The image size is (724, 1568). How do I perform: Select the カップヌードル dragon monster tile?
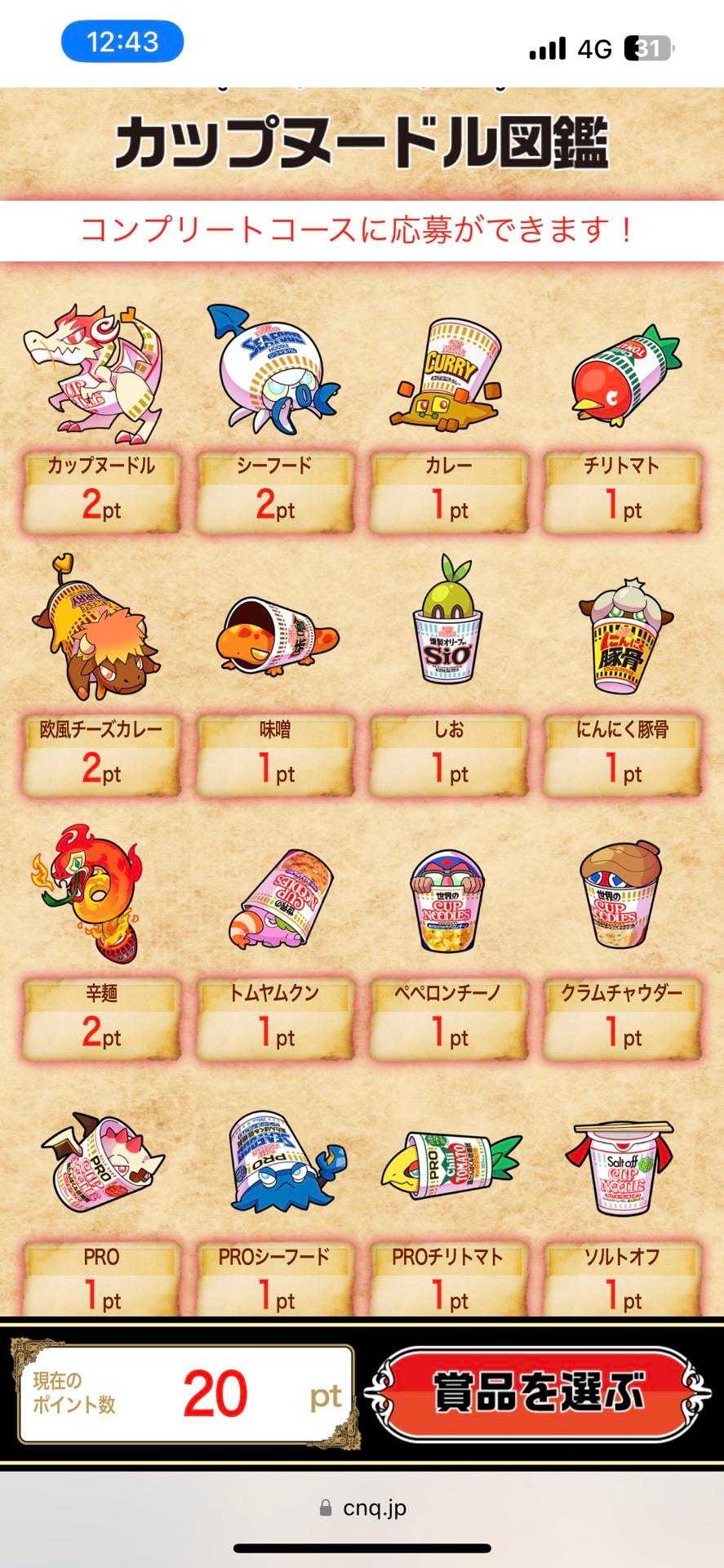[x=100, y=372]
